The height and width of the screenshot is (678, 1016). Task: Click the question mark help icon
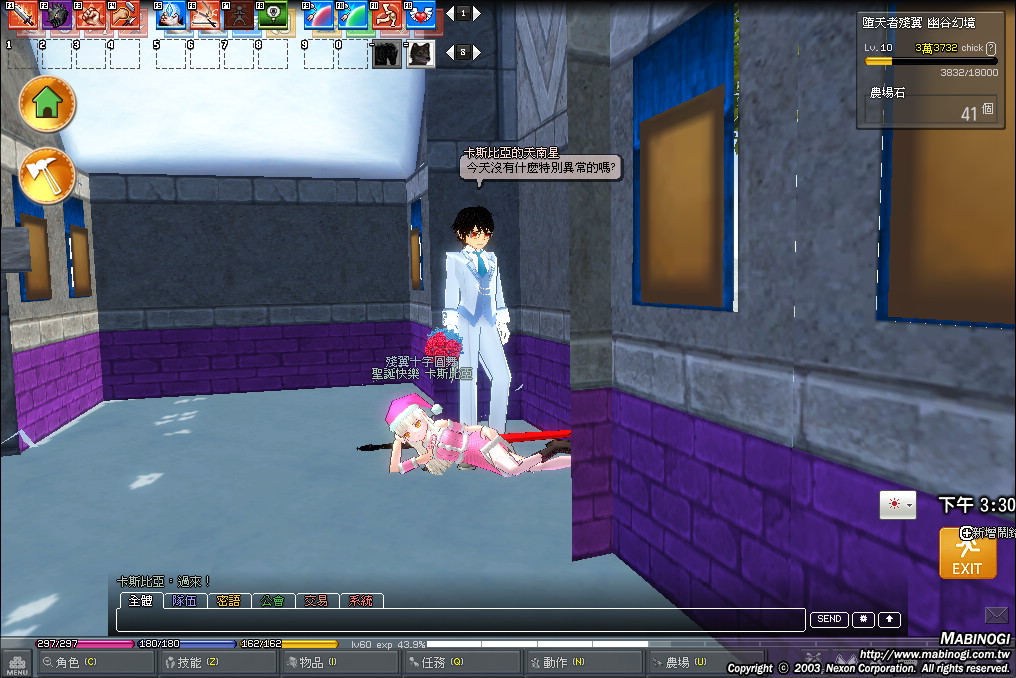point(991,48)
